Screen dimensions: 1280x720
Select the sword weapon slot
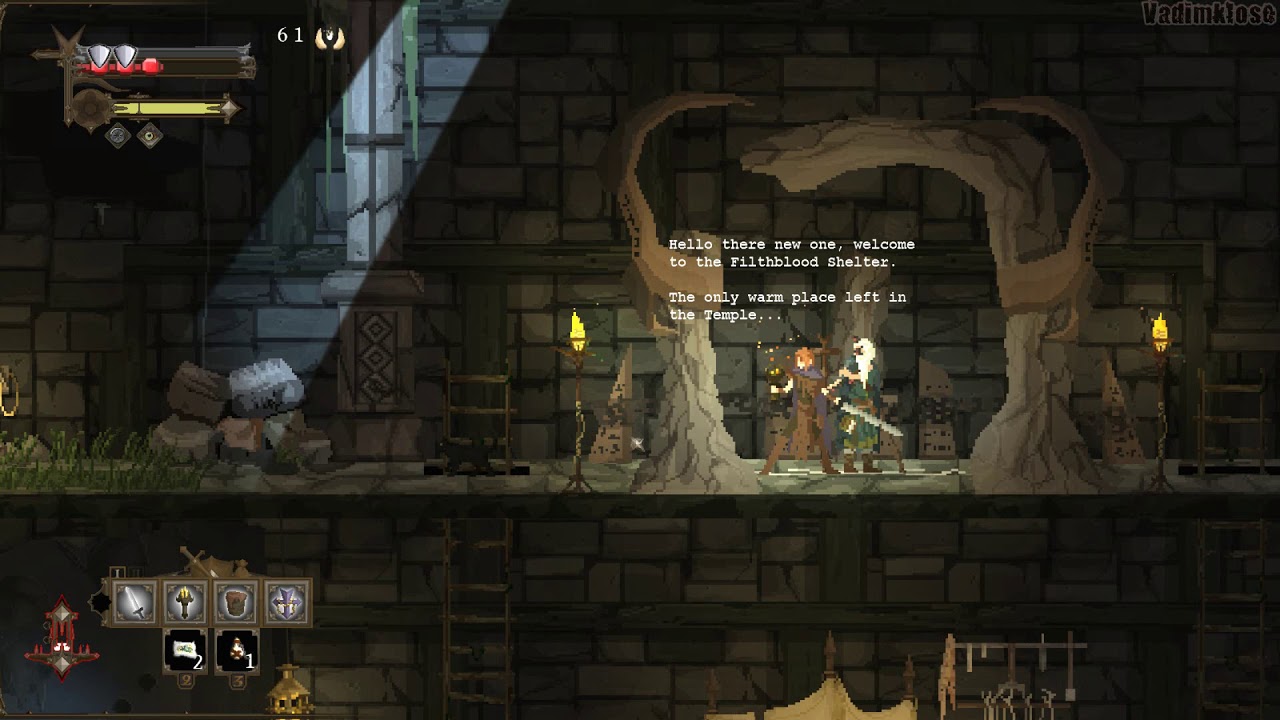pyautogui.click(x=134, y=603)
